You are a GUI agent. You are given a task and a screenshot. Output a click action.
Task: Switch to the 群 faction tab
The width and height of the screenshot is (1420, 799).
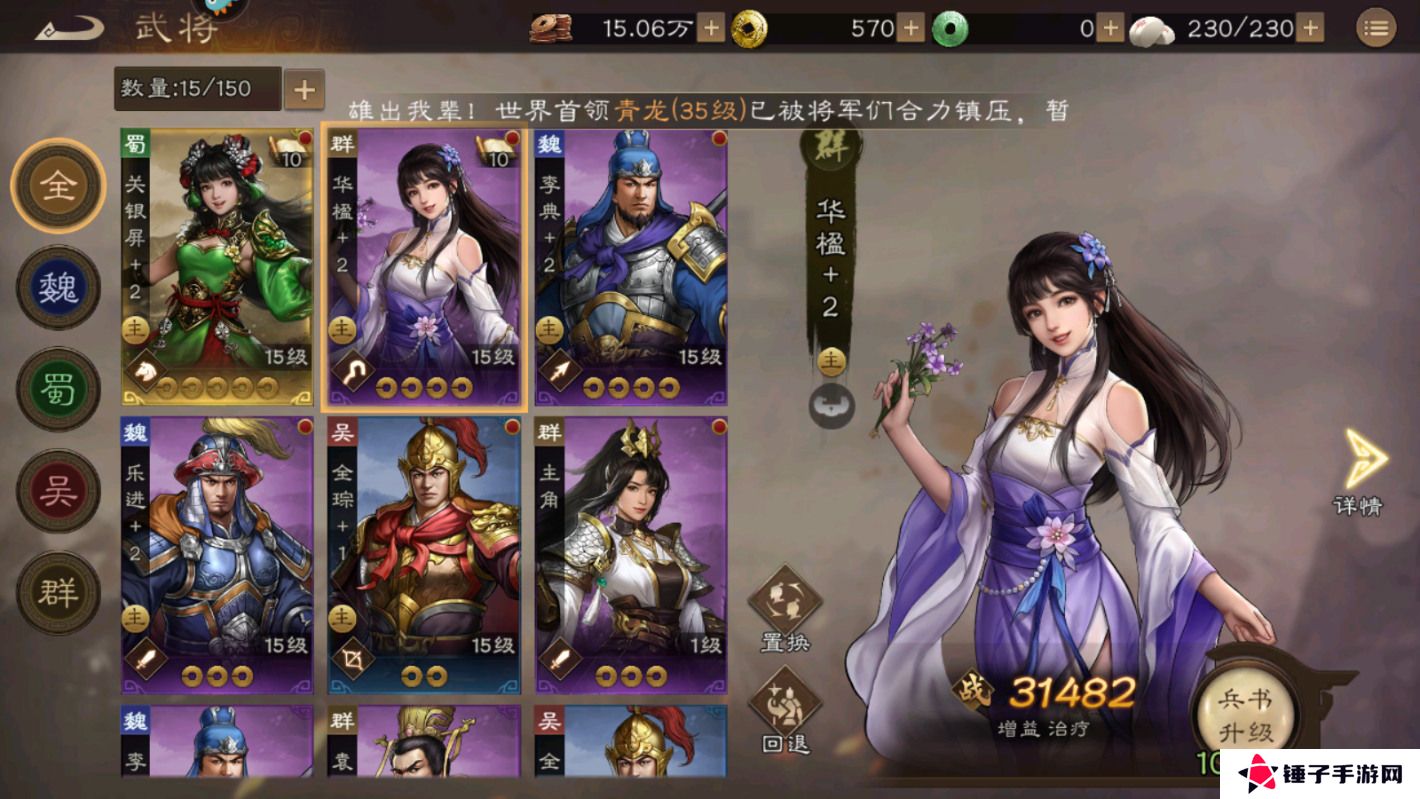pos(58,590)
